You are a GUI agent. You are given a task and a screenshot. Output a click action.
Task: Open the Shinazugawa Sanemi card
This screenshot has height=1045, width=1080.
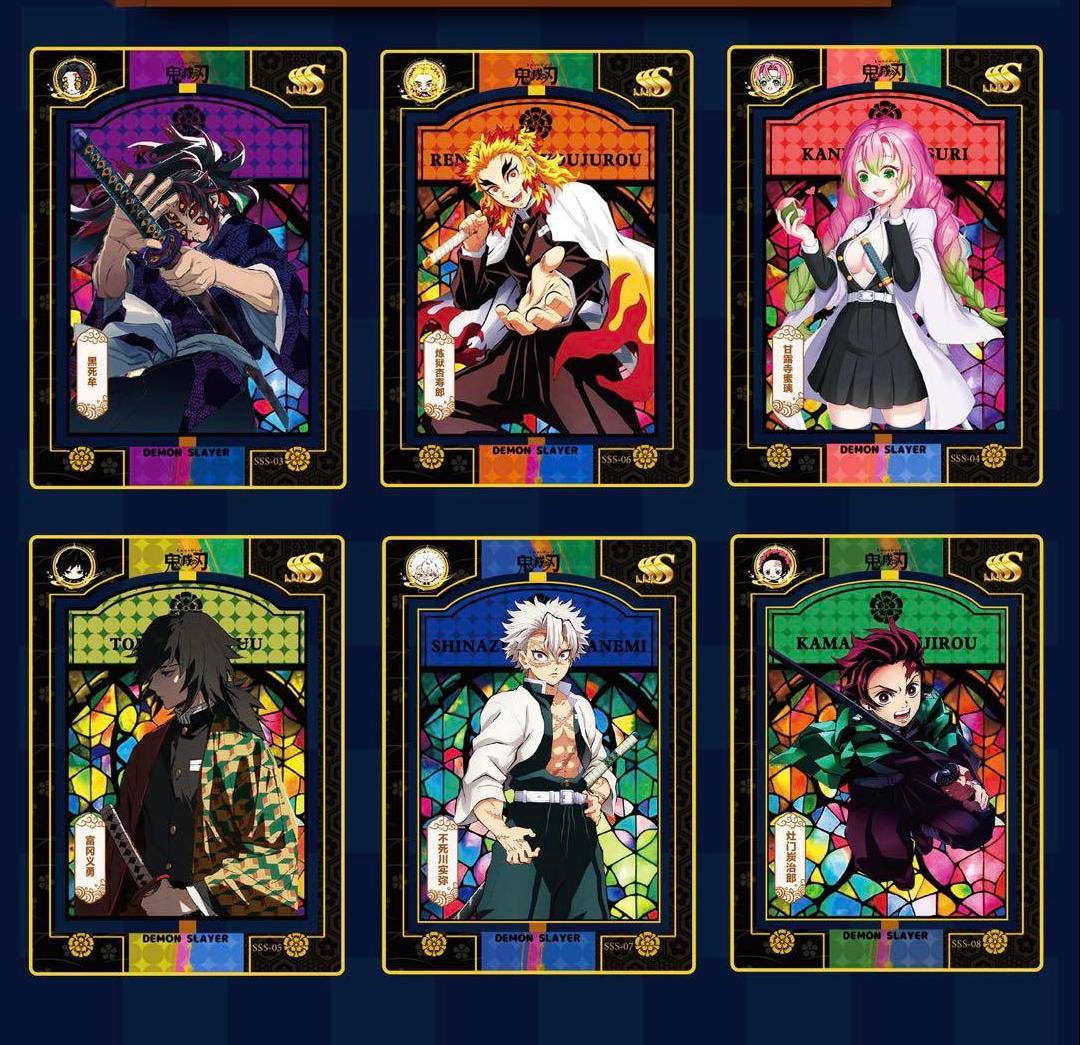click(539, 755)
